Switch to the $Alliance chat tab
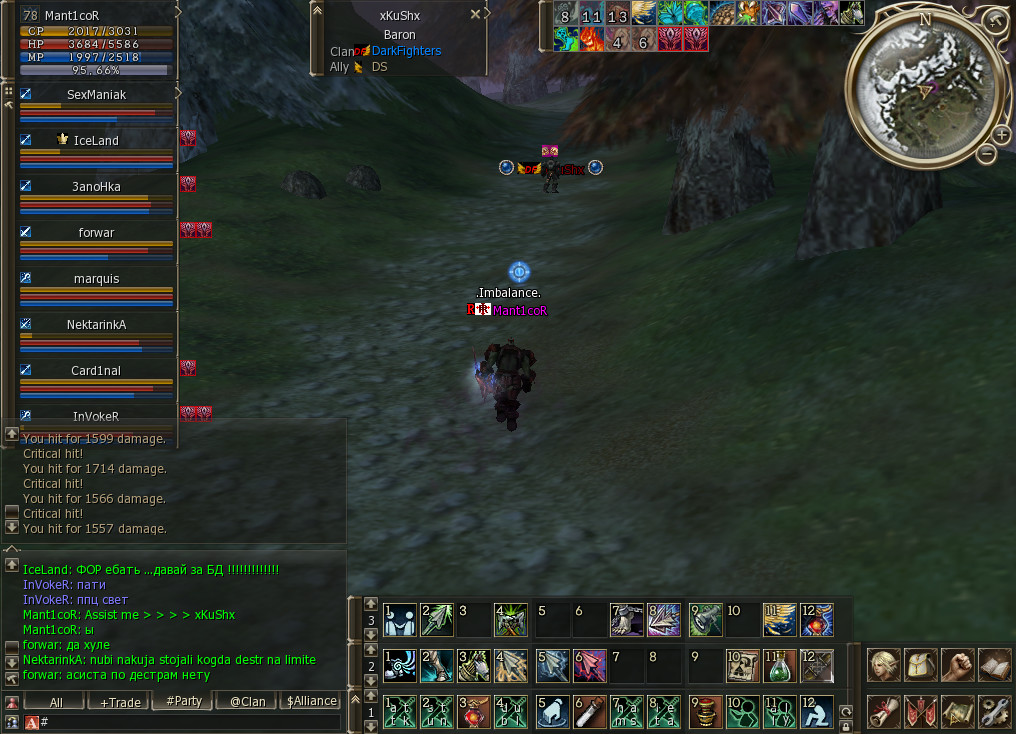Screen dimensions: 1016x734 click(x=311, y=702)
